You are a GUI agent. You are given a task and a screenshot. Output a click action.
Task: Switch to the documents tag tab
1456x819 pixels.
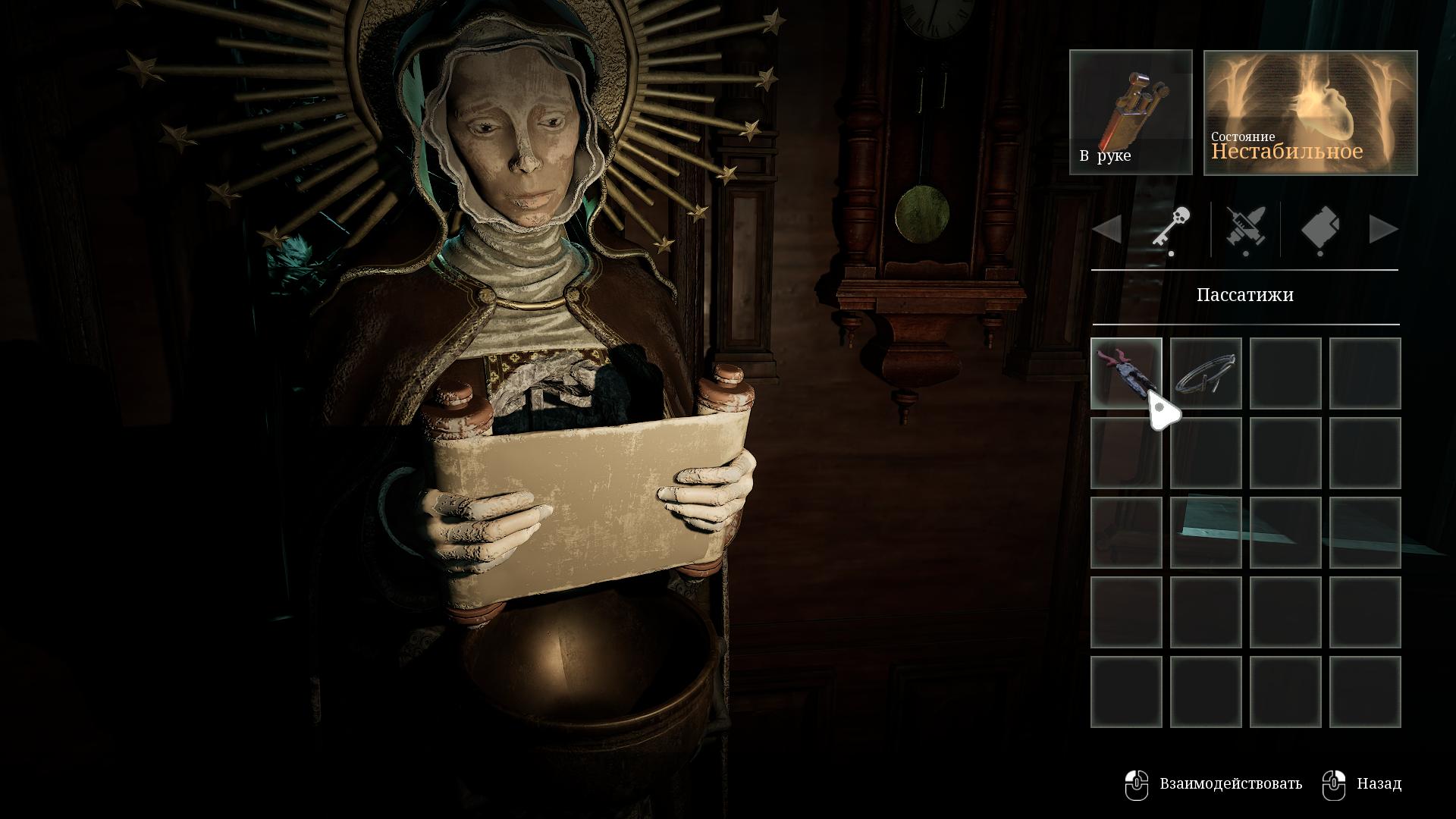pos(1319,228)
